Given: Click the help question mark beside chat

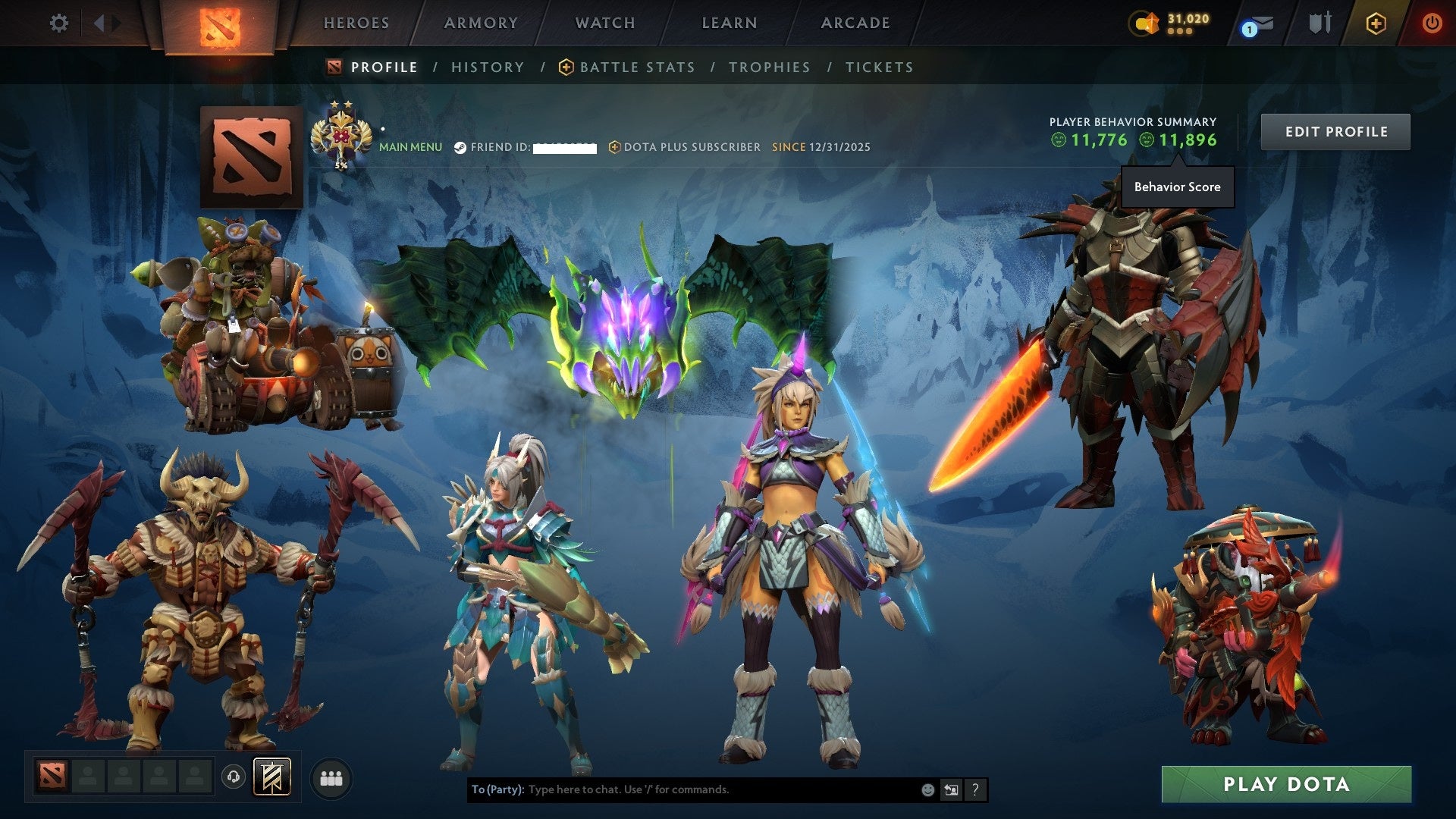Looking at the screenshot, I should (x=975, y=789).
